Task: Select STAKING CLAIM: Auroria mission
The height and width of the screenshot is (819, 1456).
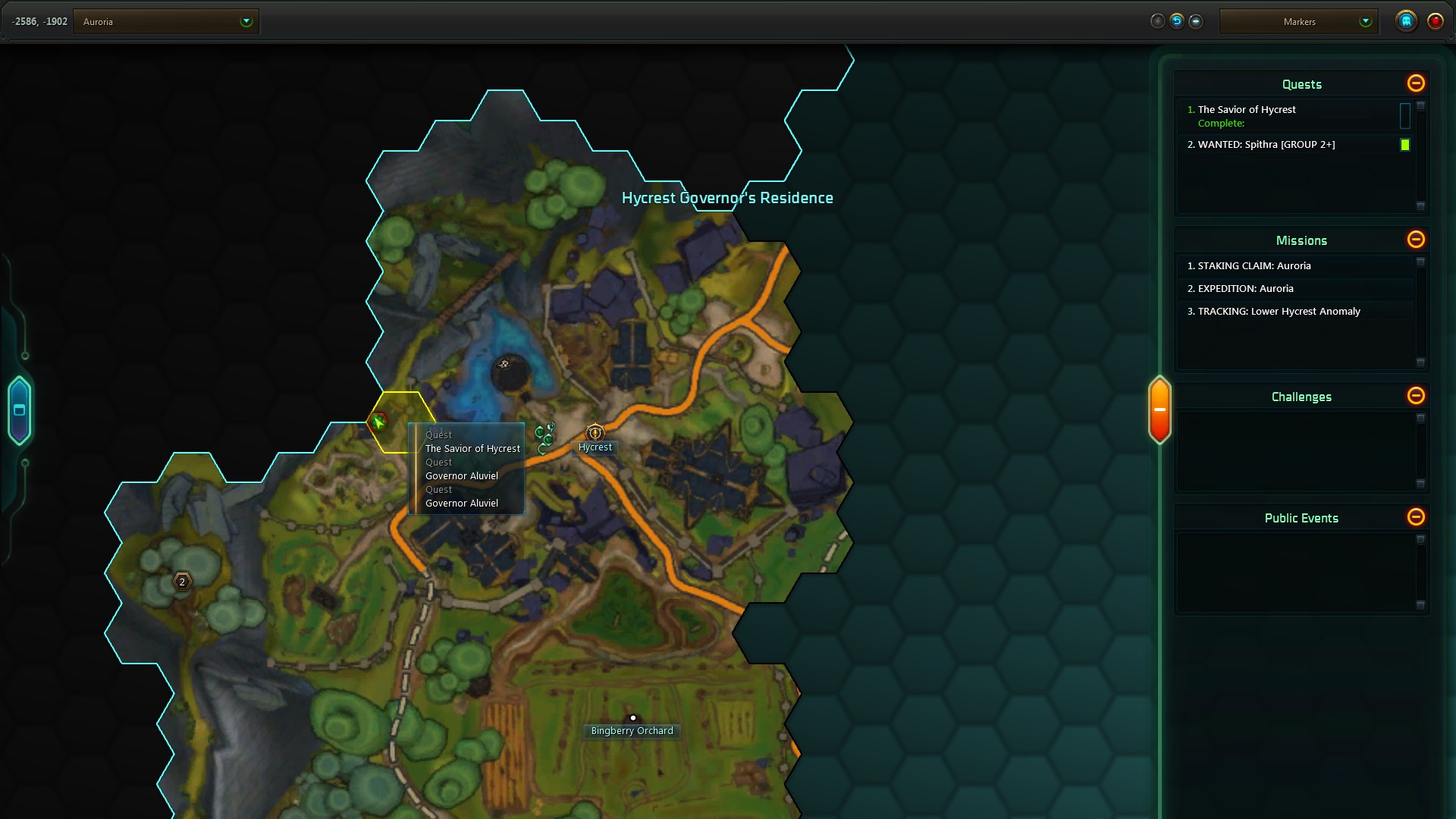Action: point(1254,266)
